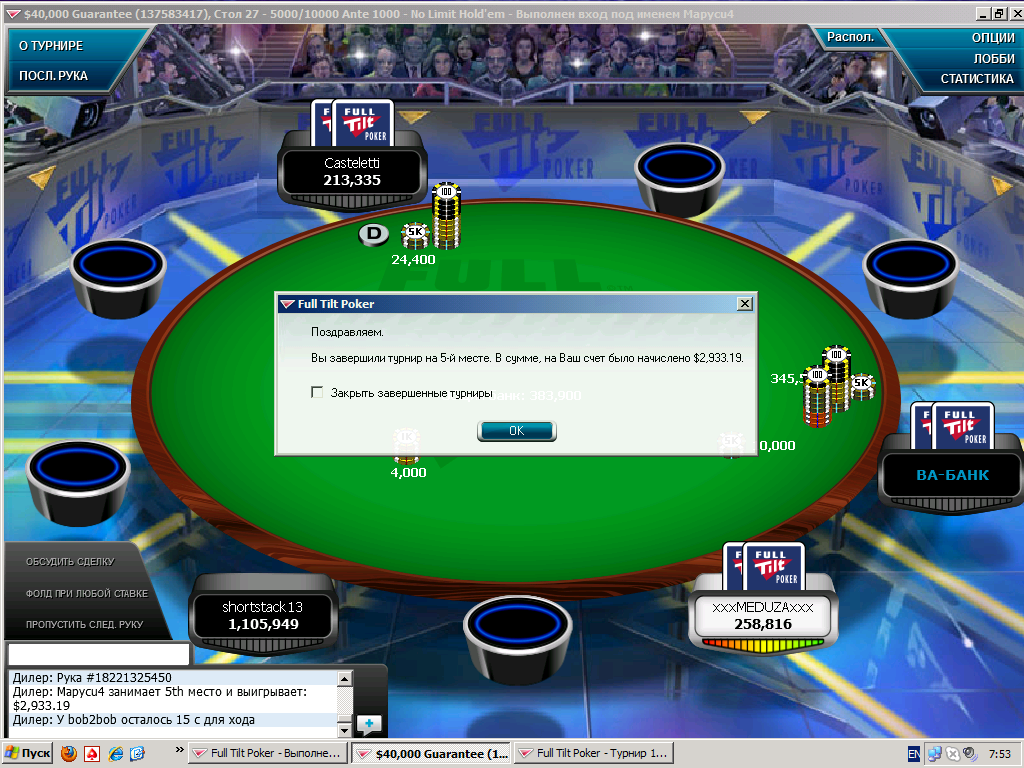Show the last hand via ПОСЛ. РУКА
This screenshot has height=768, width=1024.
54,75
